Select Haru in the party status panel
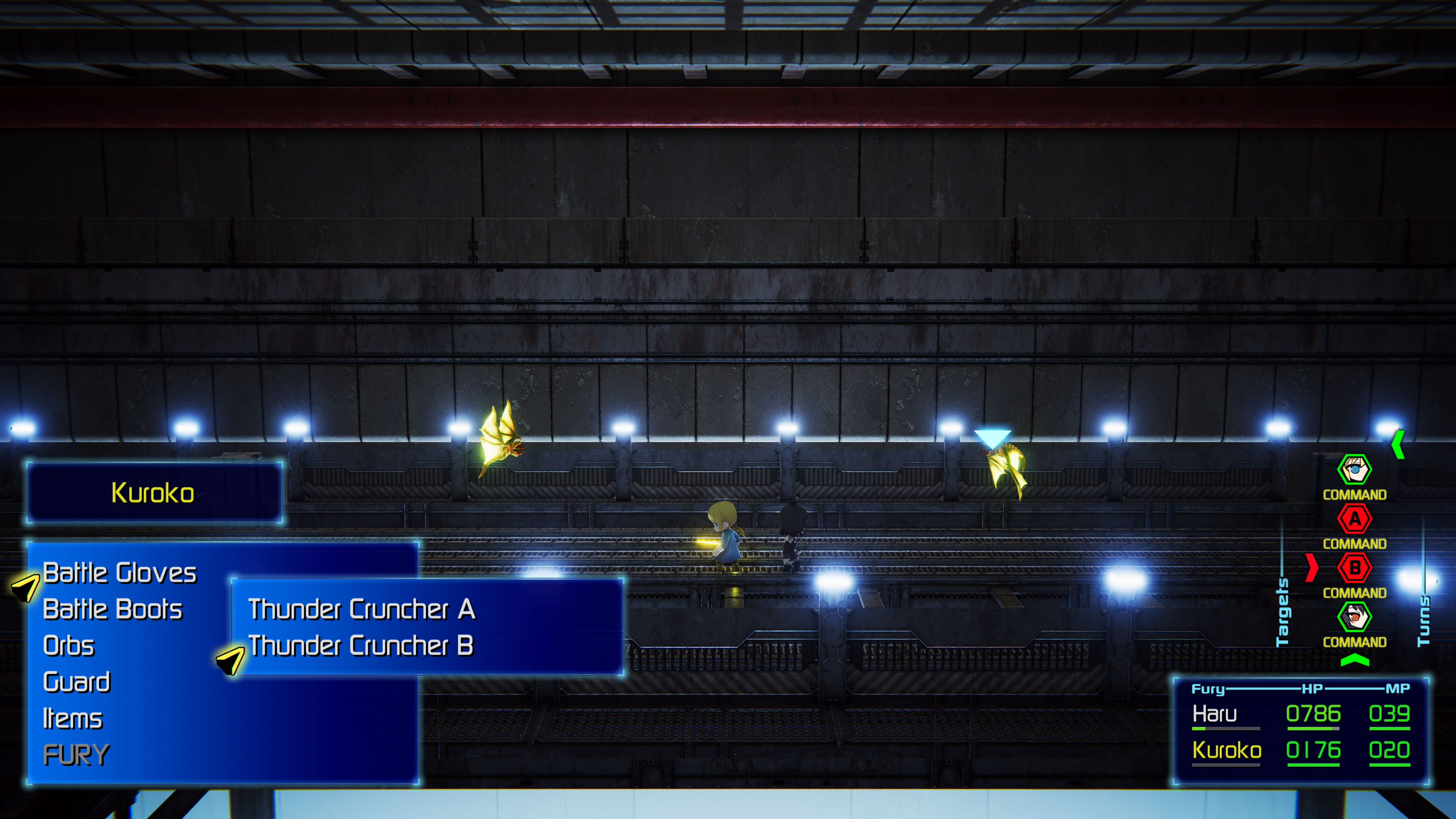The width and height of the screenshot is (1456, 819). click(1214, 714)
